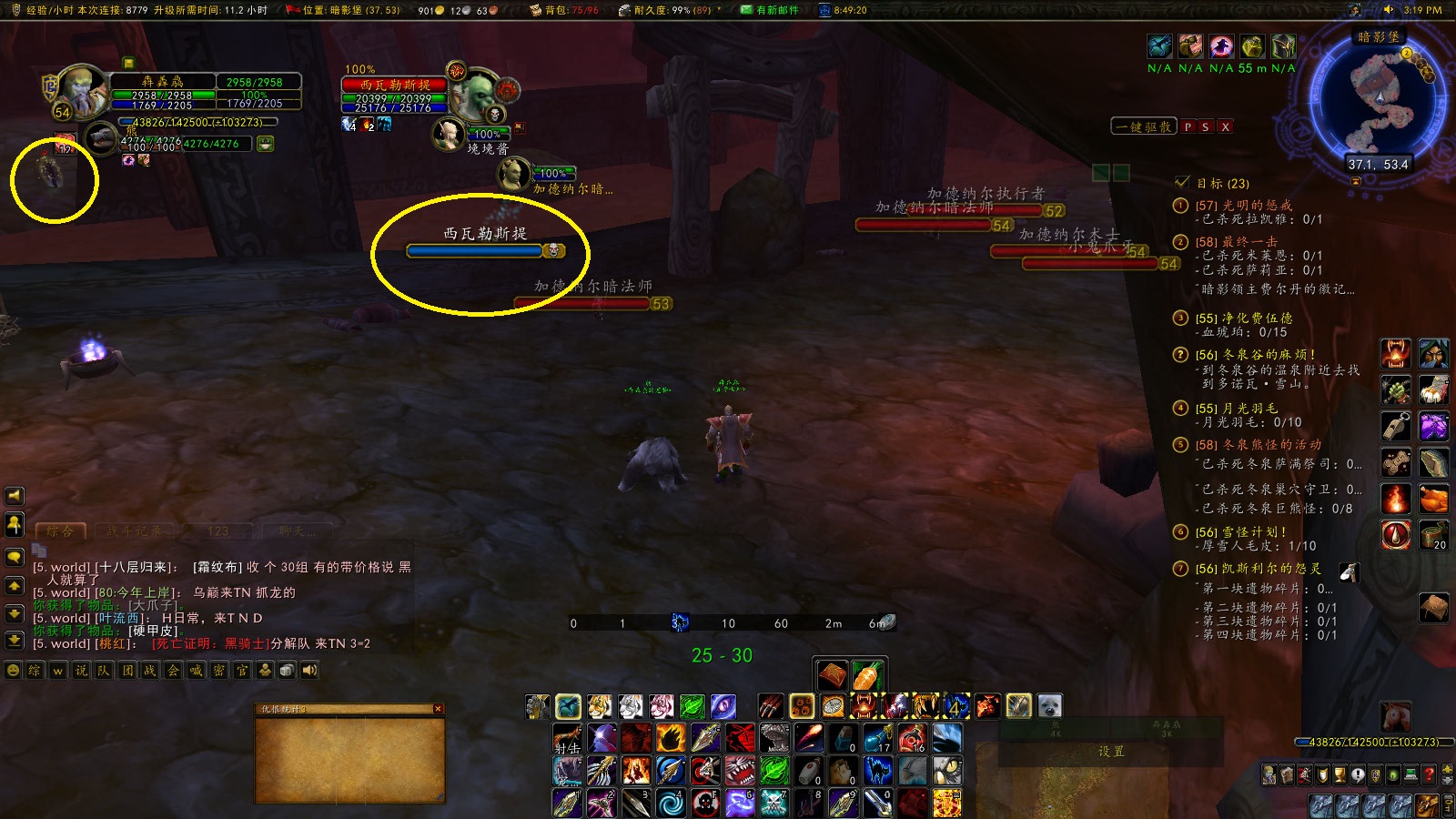Click the smiley emote icon beside the chat bar
Viewport: 1456px width, 819px height.
[13, 671]
